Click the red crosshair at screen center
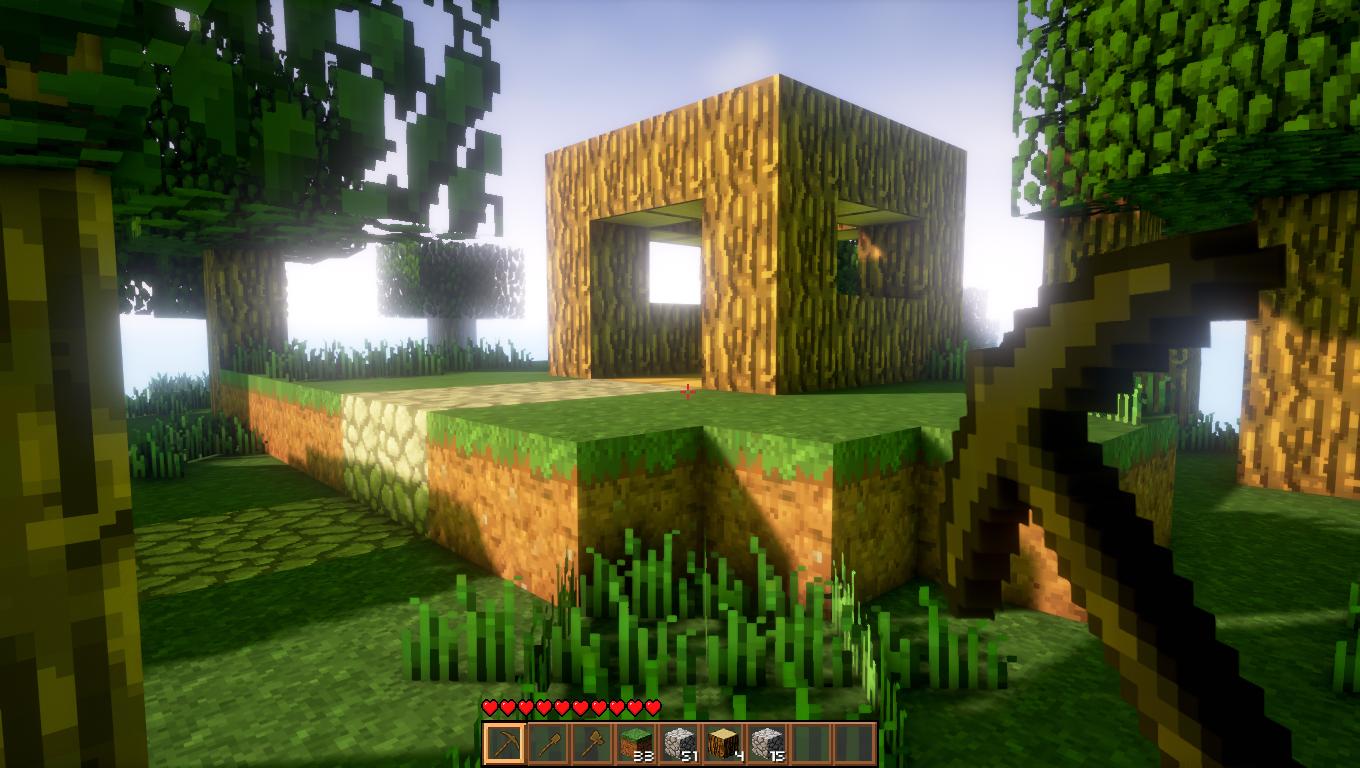This screenshot has height=768, width=1360. tap(688, 393)
